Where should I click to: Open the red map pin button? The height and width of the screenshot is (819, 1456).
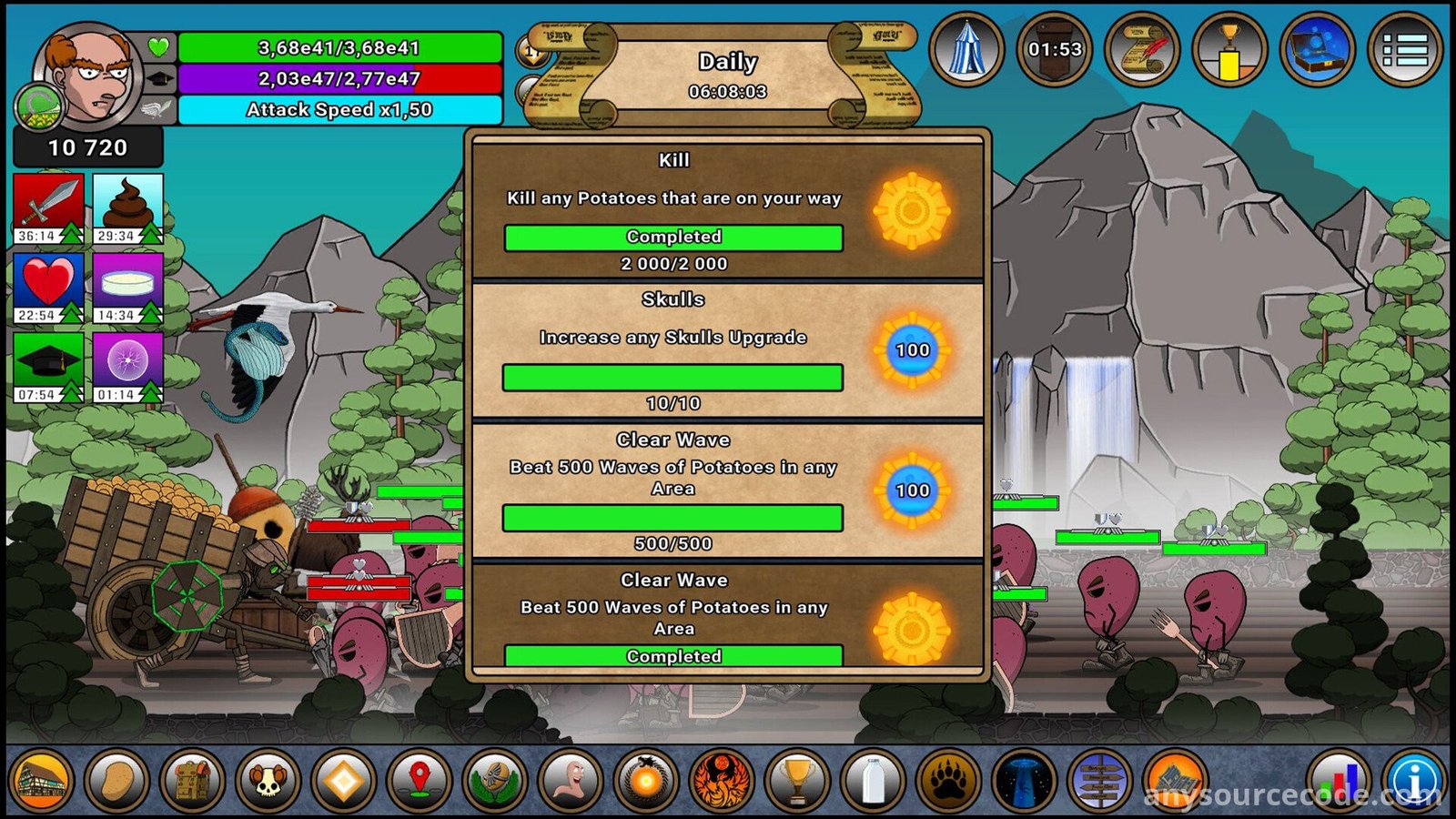419,781
